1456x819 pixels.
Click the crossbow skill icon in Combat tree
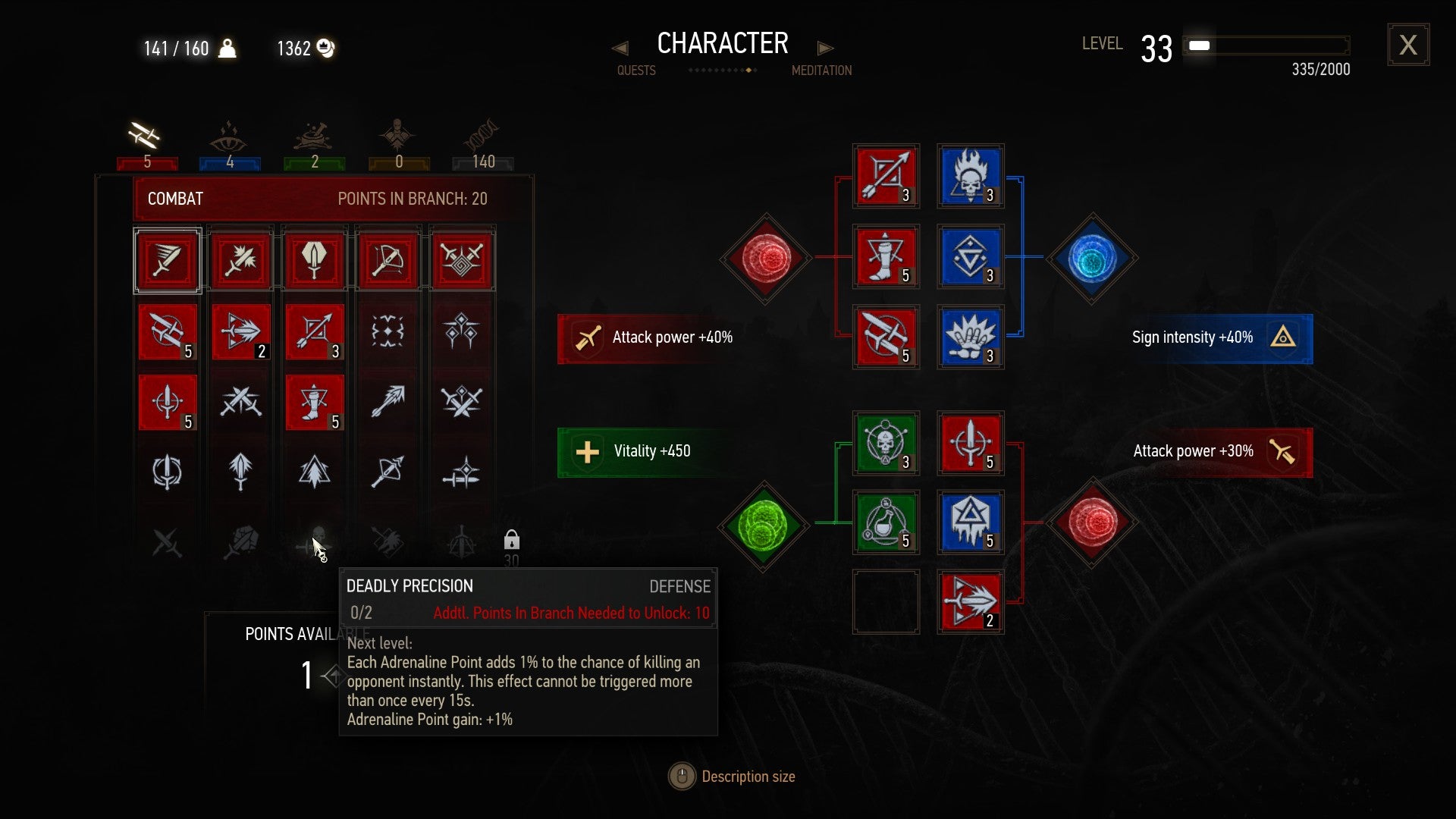point(388,260)
